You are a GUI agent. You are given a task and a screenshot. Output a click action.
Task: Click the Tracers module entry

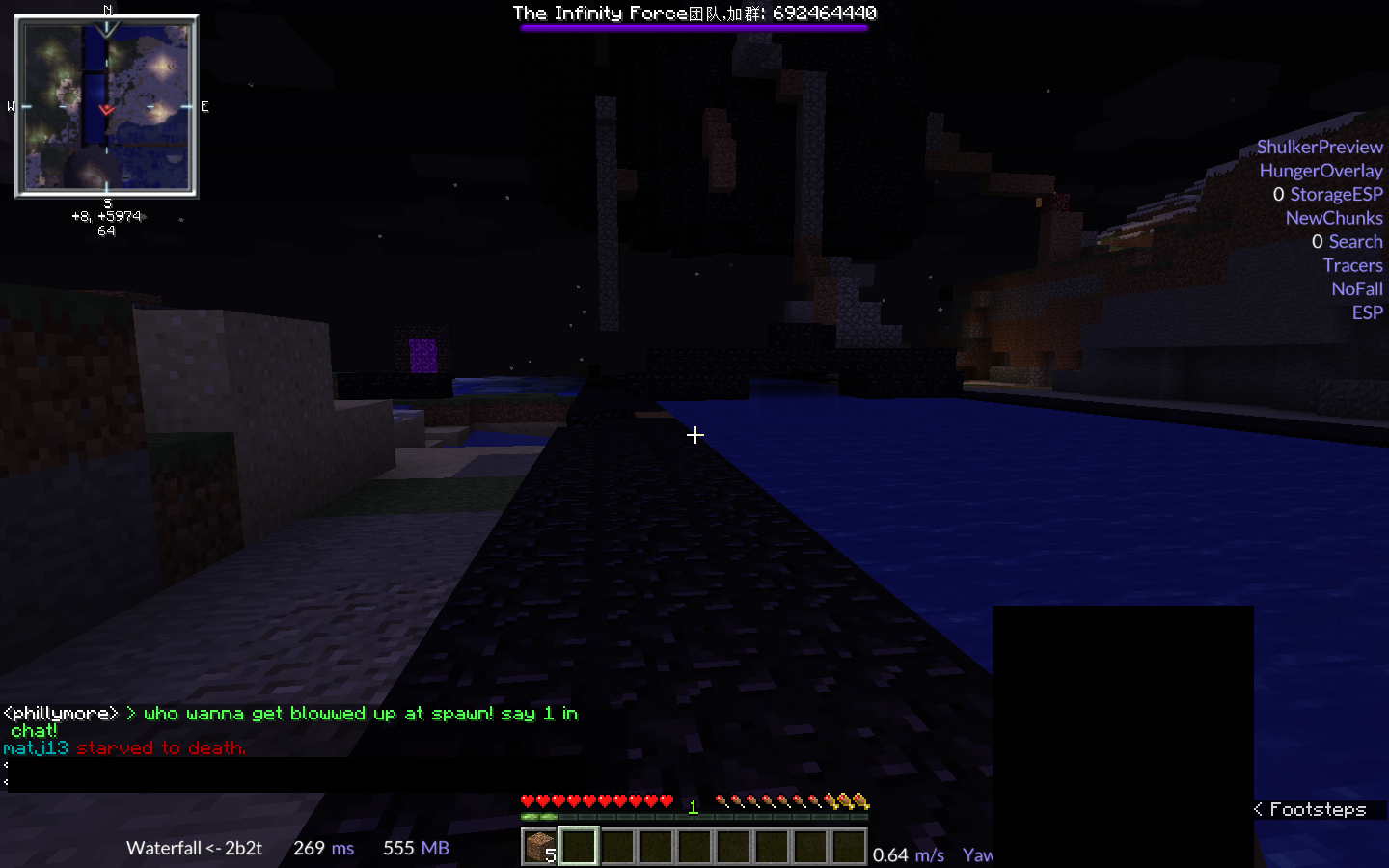pyautogui.click(x=1352, y=265)
